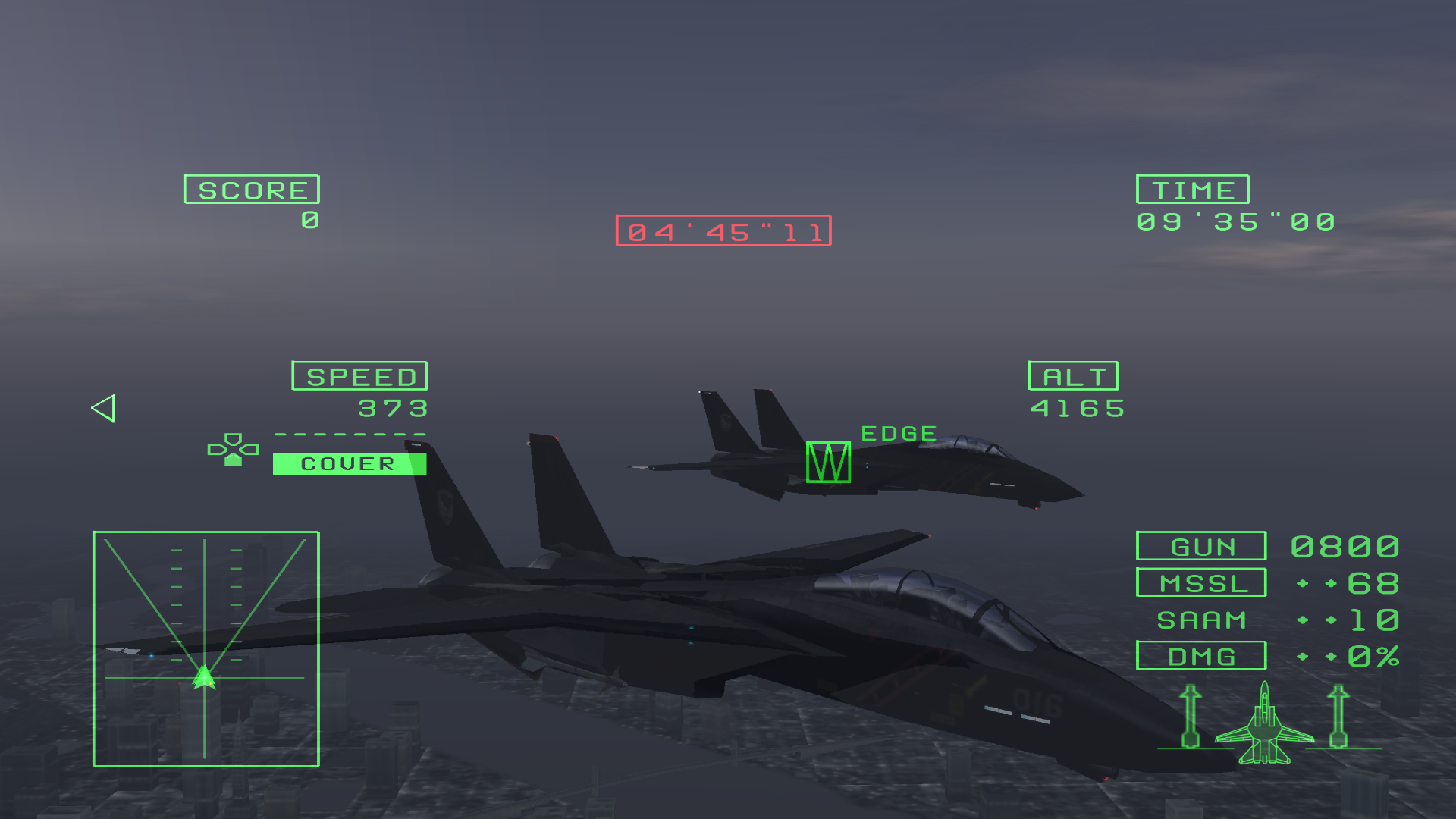Select the DMG damage readout icon
Viewport: 1456px width, 819px height.
[1200, 655]
